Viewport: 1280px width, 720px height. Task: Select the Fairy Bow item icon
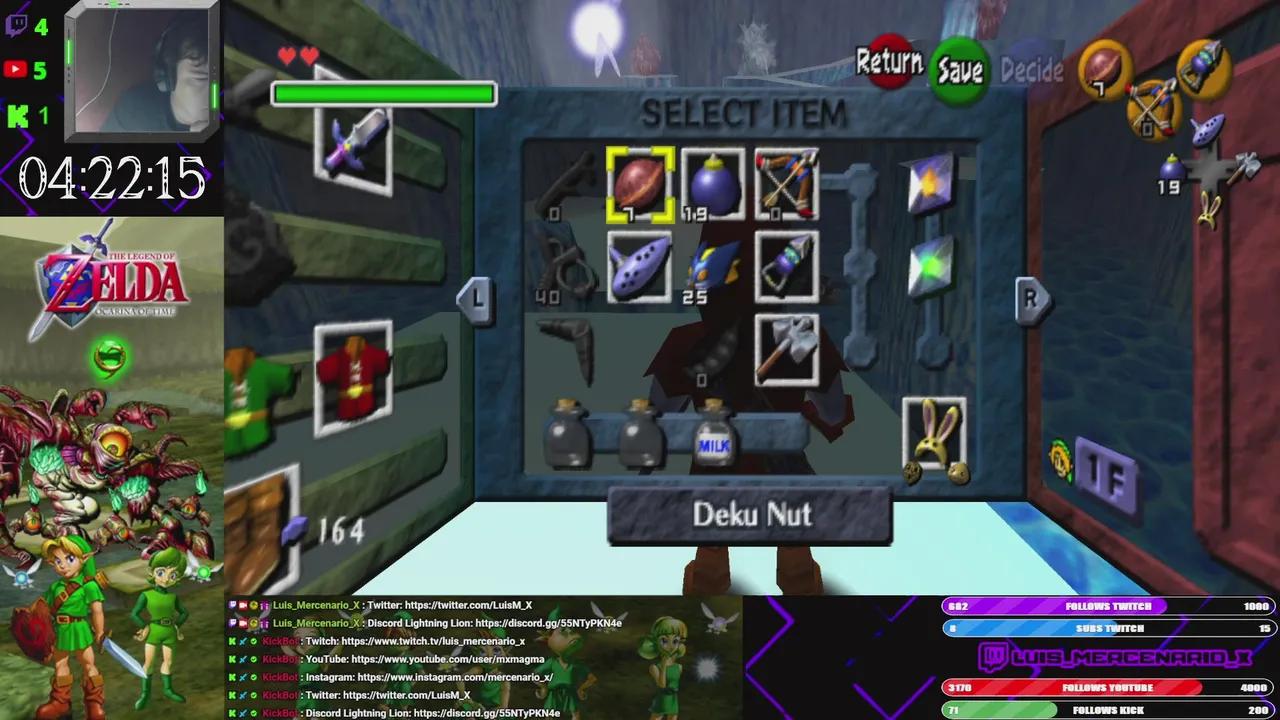pos(786,185)
